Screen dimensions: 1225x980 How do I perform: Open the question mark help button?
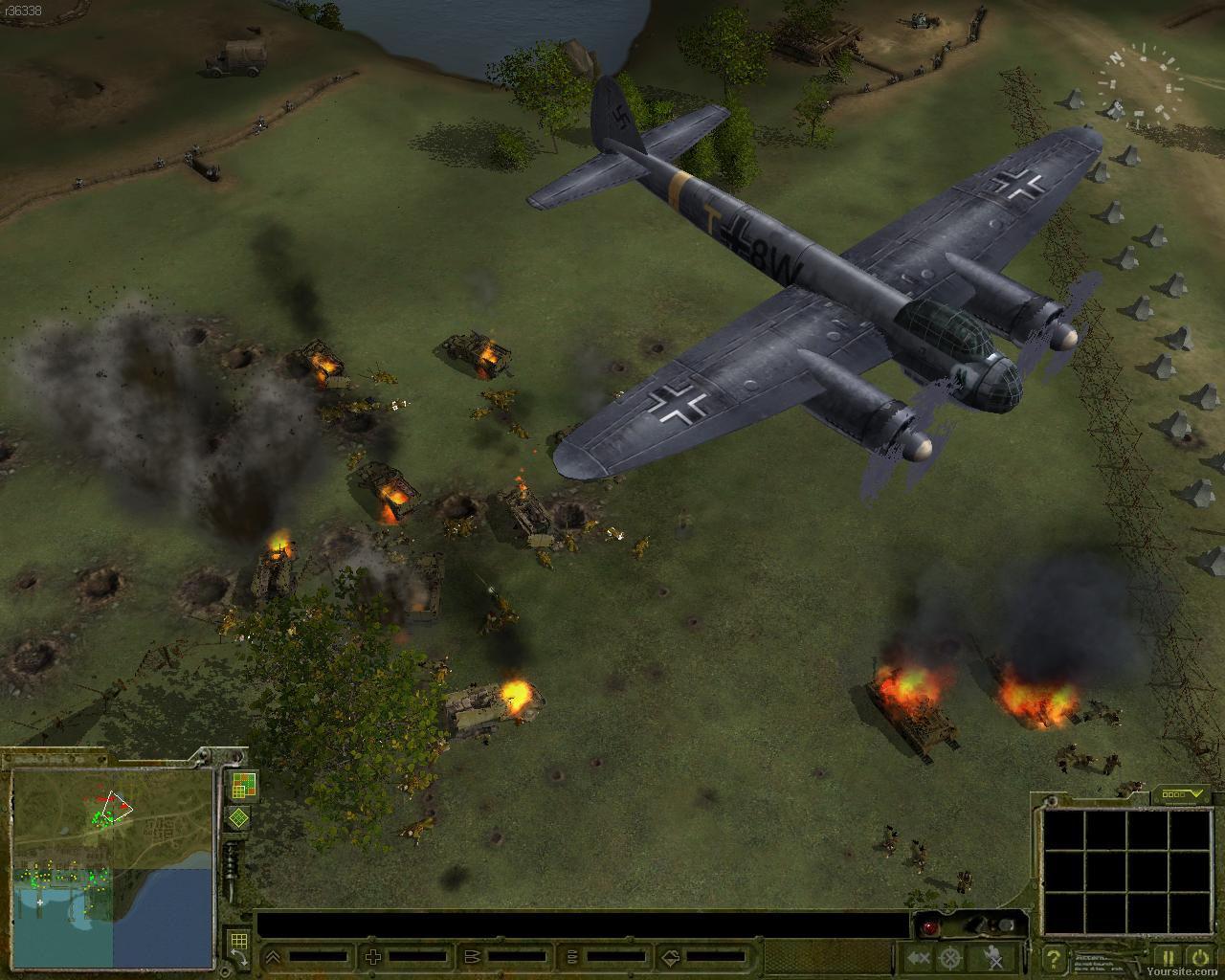[x=1053, y=957]
